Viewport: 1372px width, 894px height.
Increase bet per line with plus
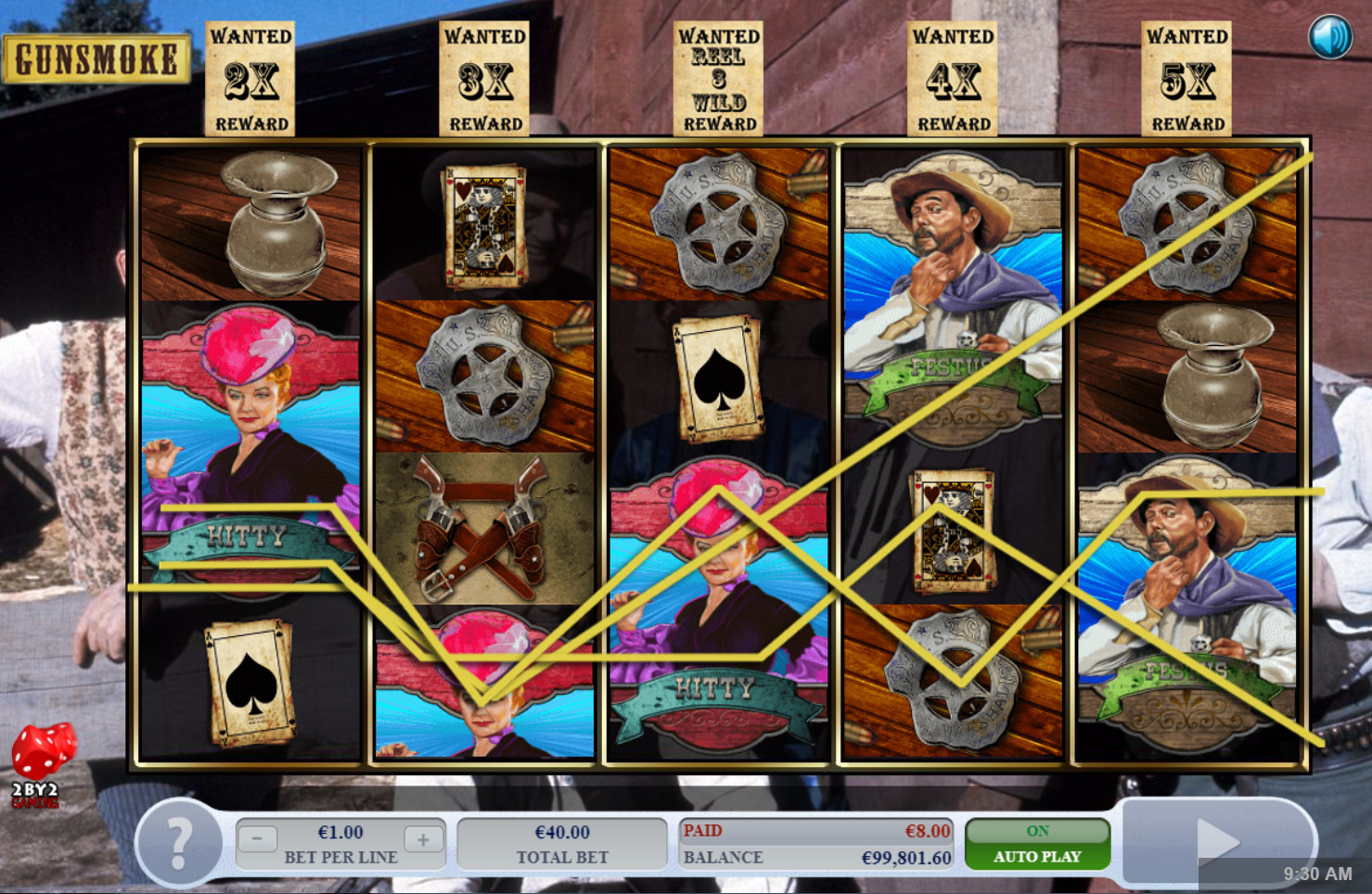[x=423, y=839]
